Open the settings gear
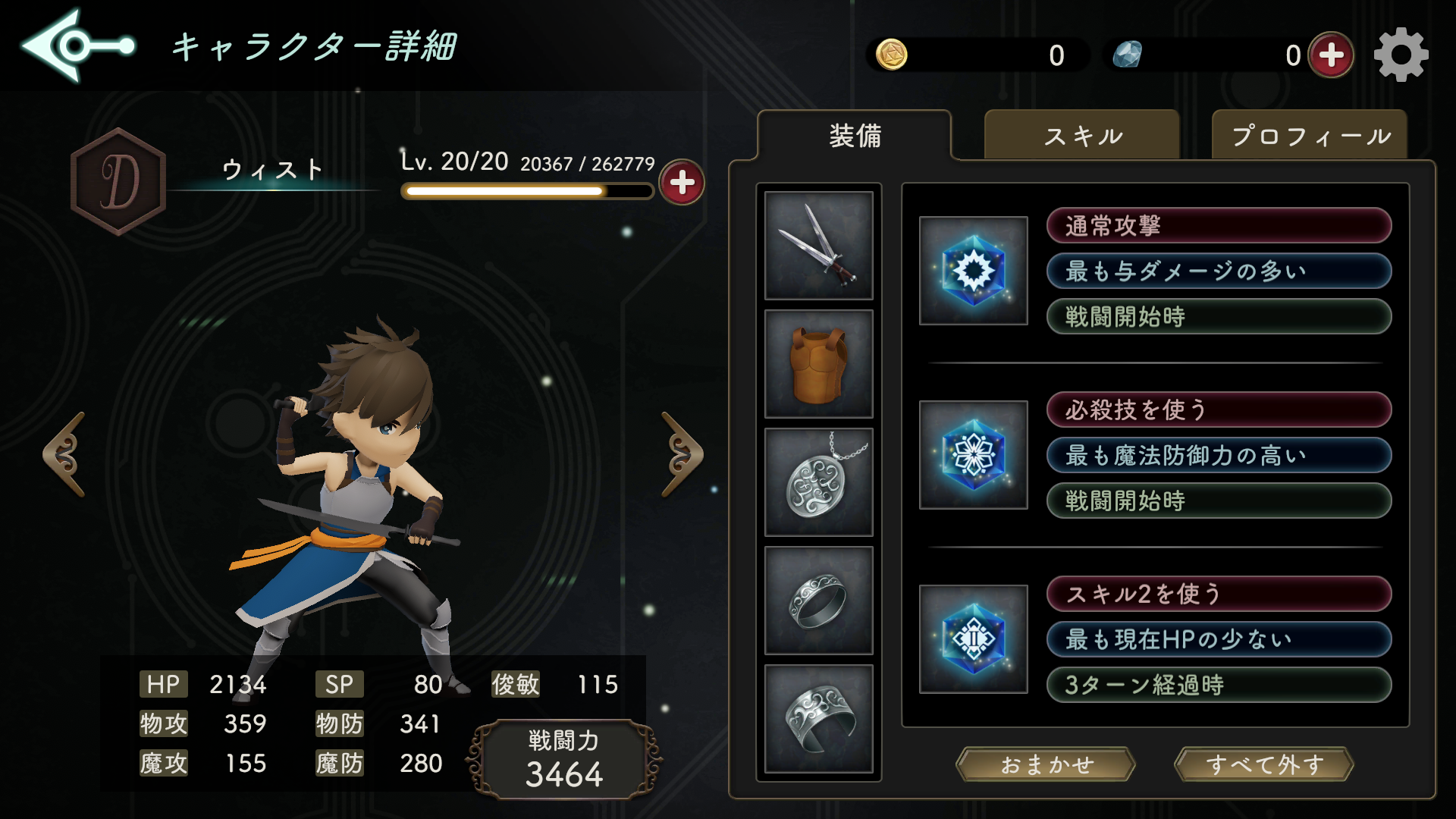Viewport: 1456px width, 819px height. (1401, 55)
